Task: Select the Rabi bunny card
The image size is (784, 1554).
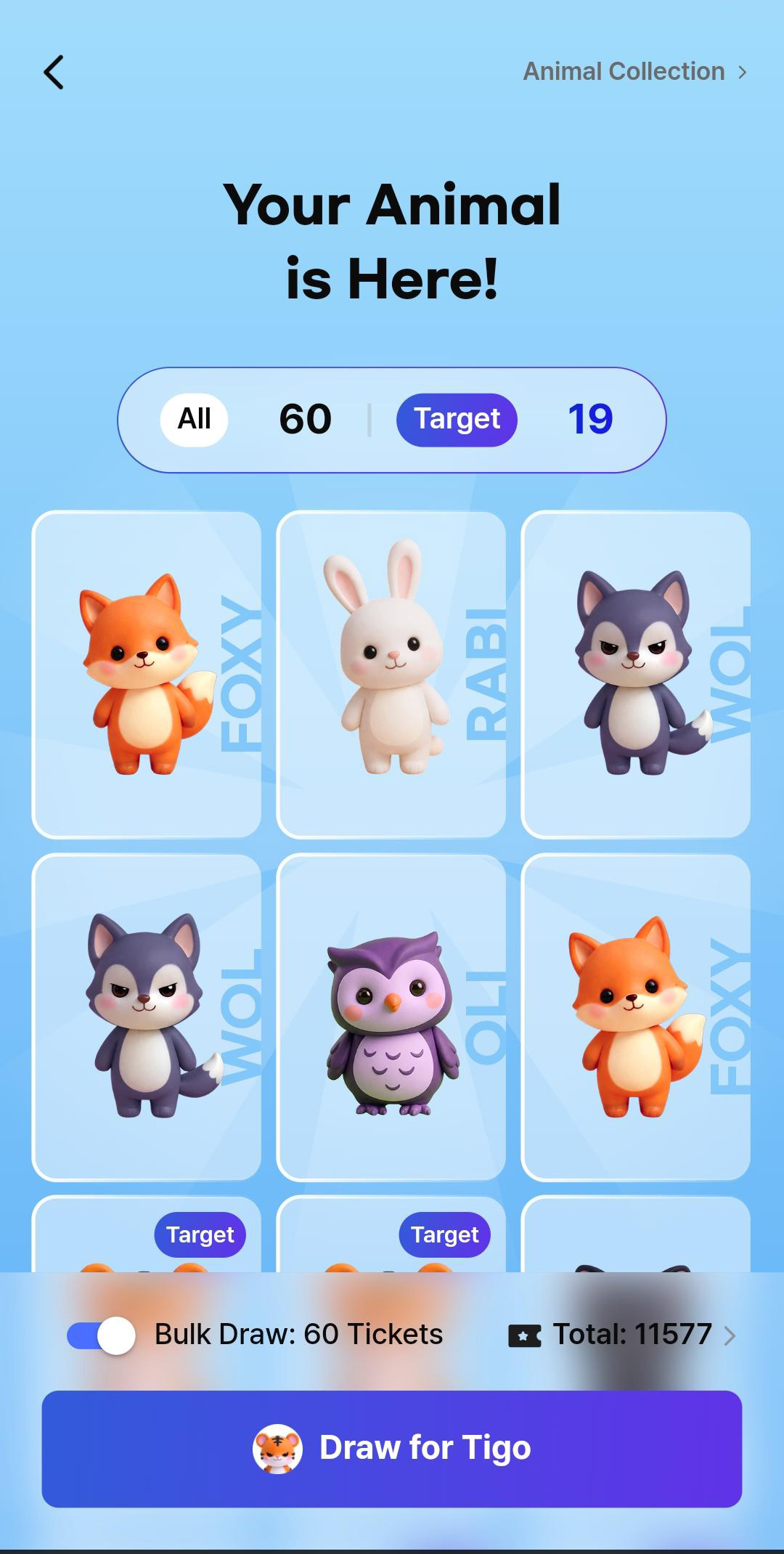Action: point(391,675)
